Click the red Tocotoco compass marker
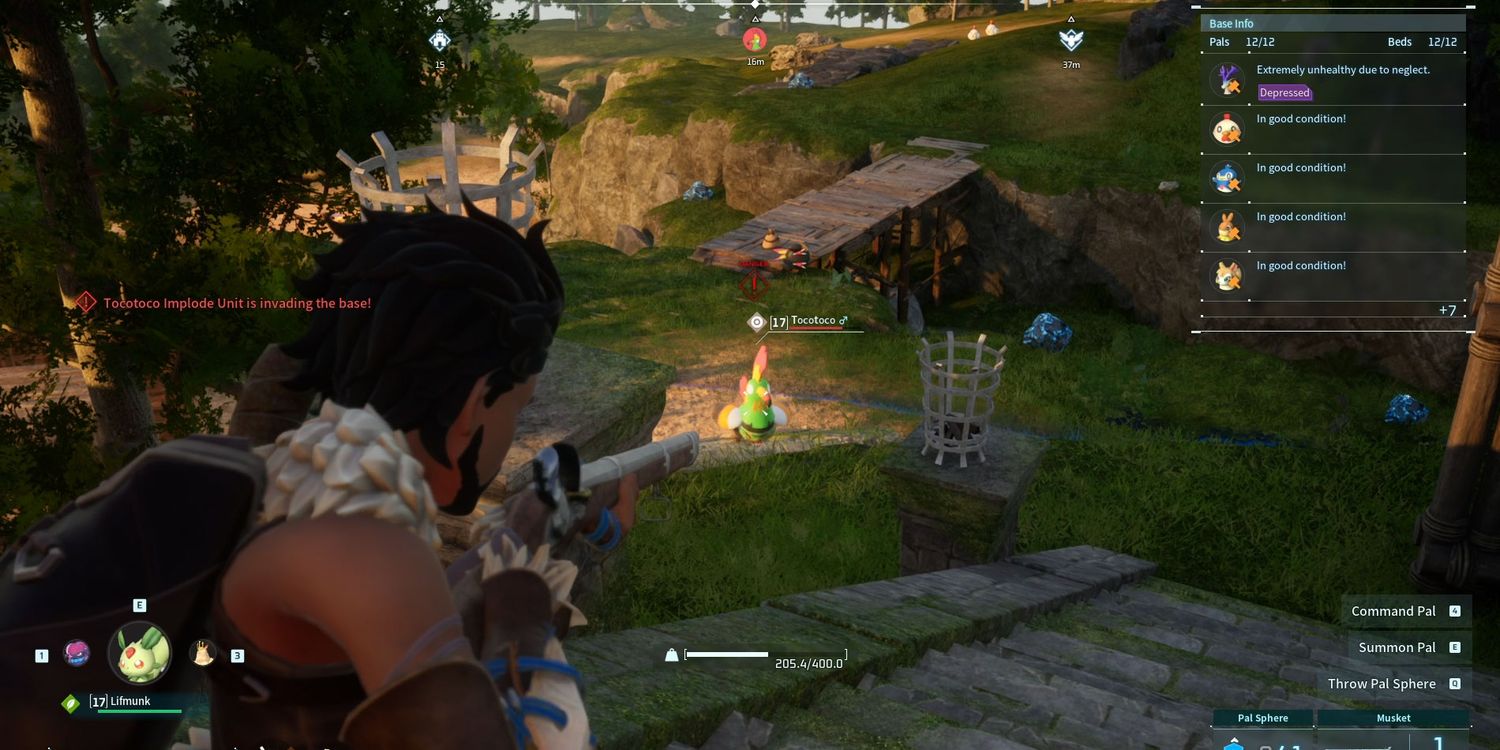 [x=755, y=40]
